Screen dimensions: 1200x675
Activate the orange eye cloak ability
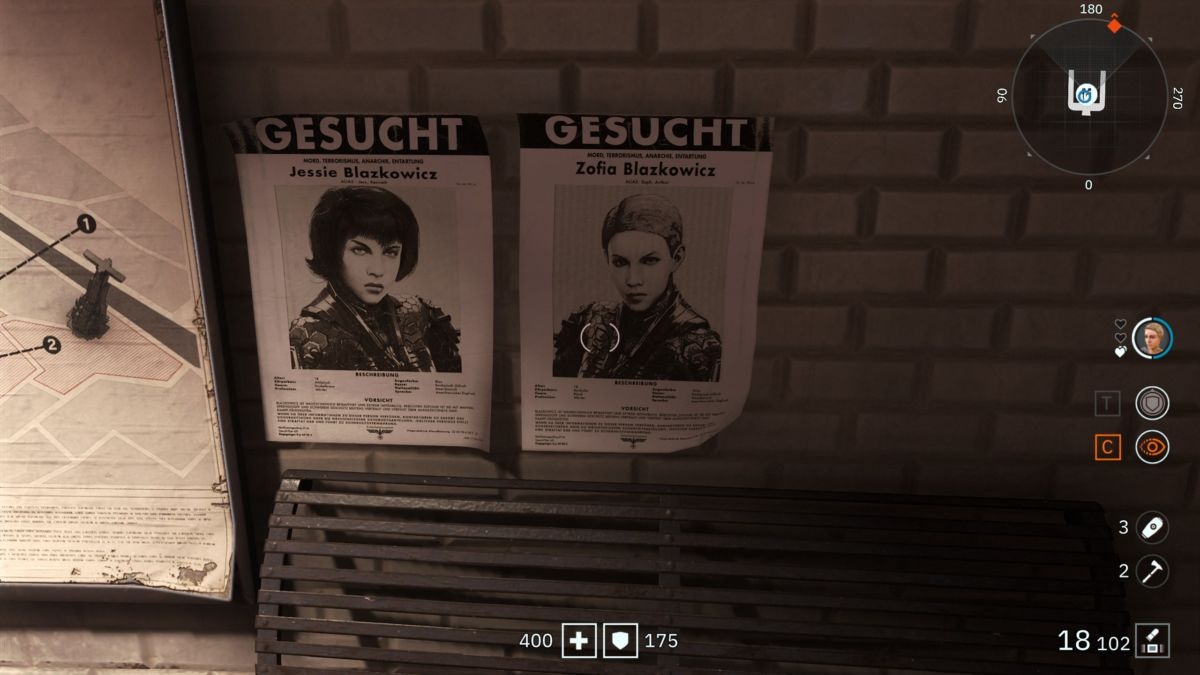tap(1152, 447)
